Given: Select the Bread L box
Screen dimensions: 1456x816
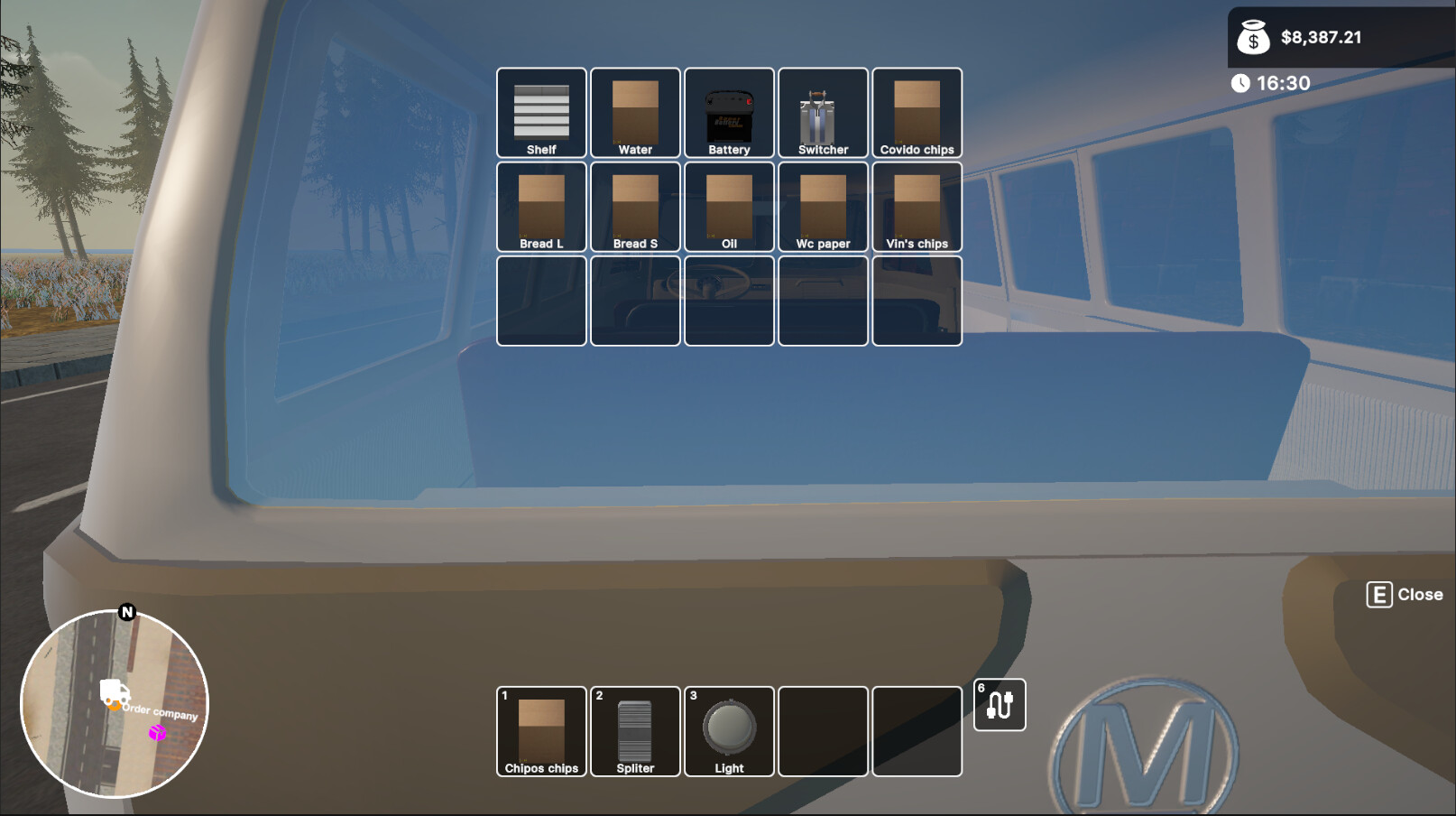Looking at the screenshot, I should (540, 206).
